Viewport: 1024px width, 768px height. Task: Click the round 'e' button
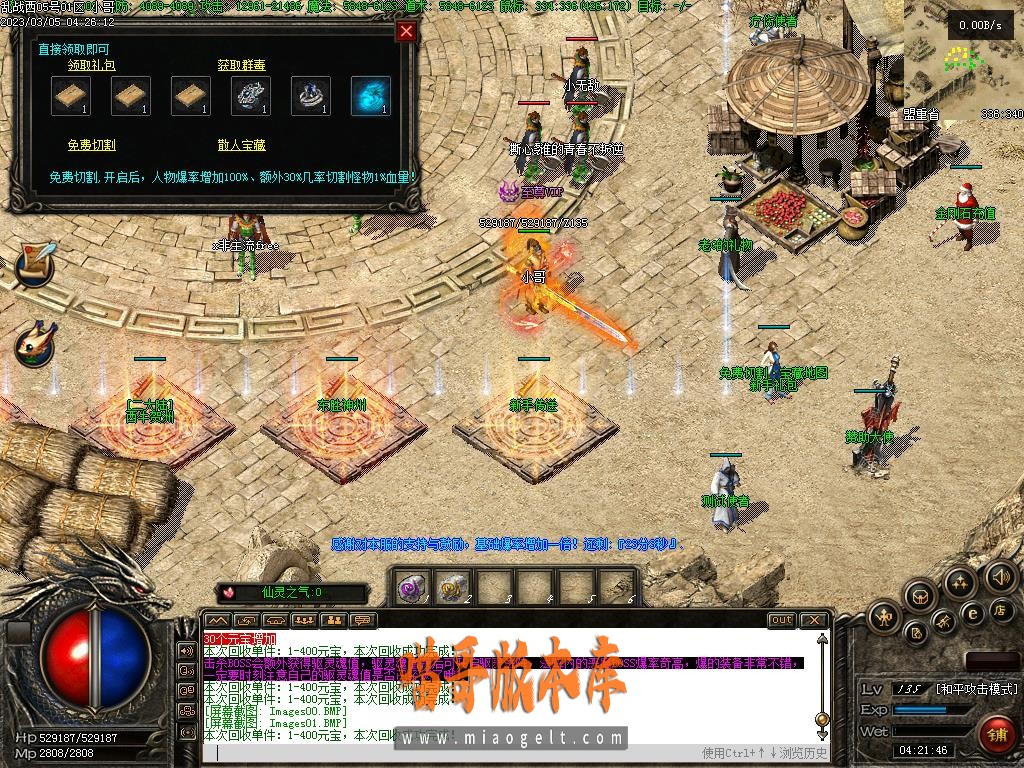click(971, 613)
